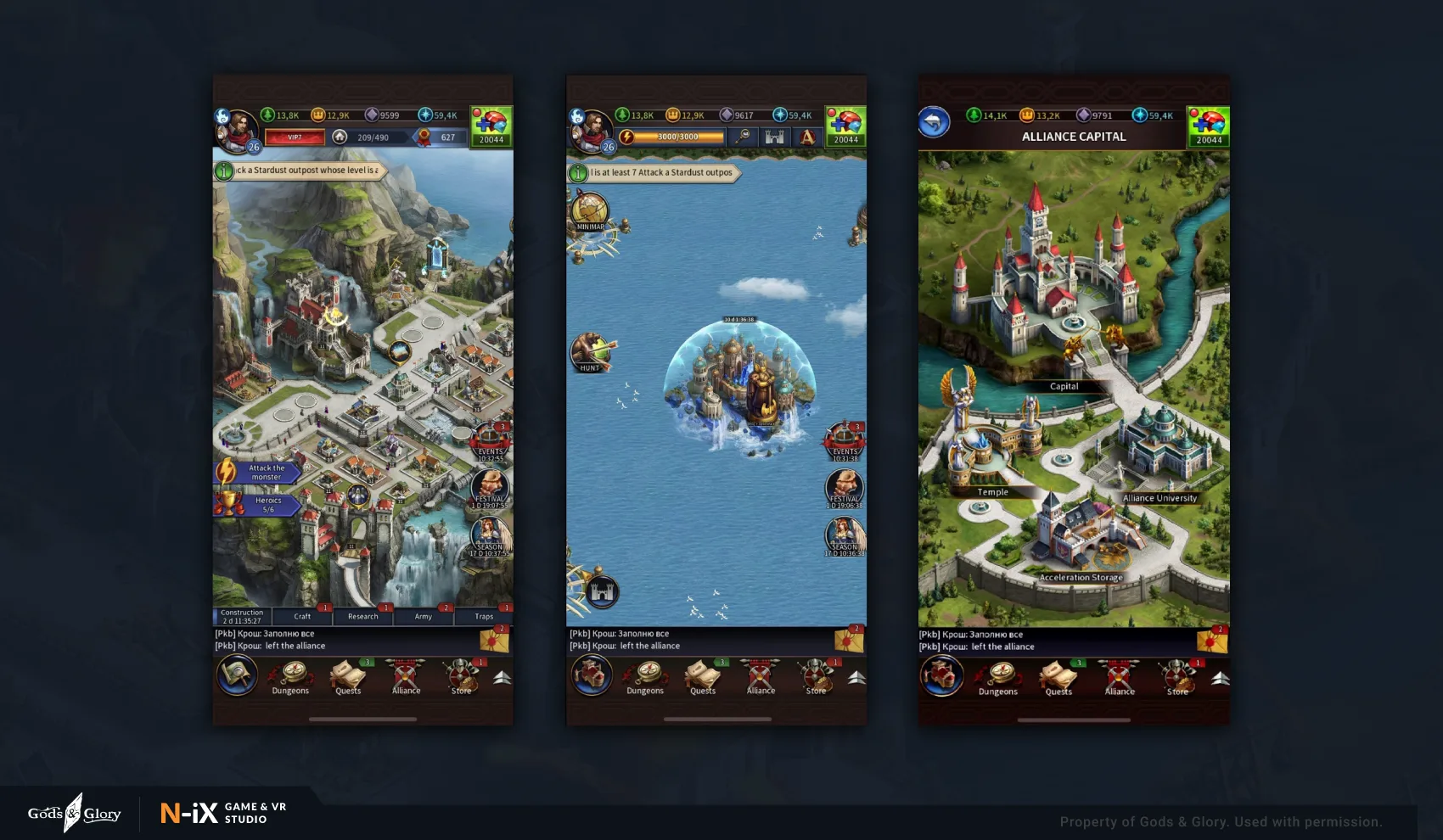Open the Alliance University label
The image size is (1443, 840).
click(1159, 498)
